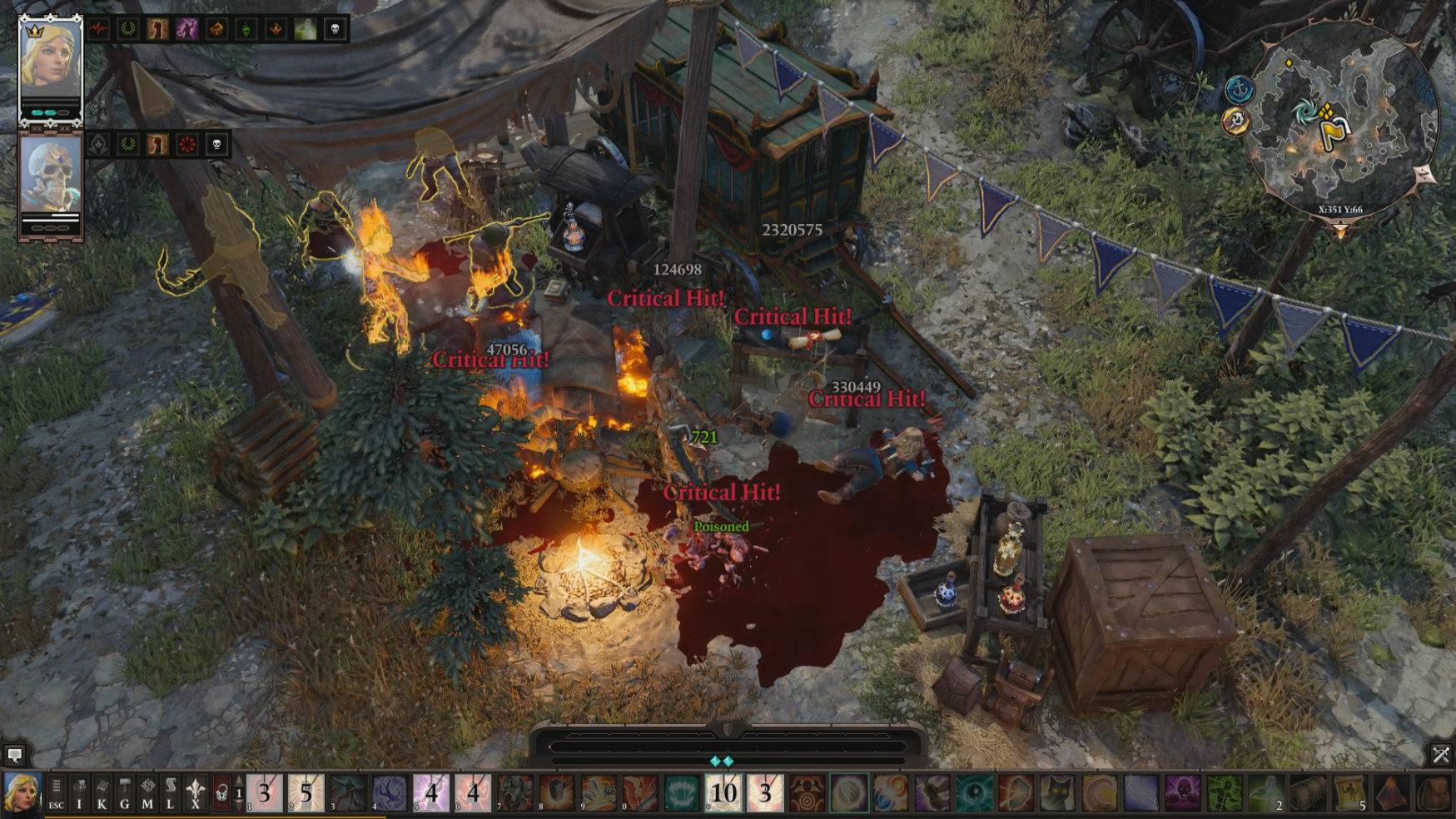Use the scroll item with count 5
This screenshot has height=819, width=1456.
click(x=1349, y=793)
